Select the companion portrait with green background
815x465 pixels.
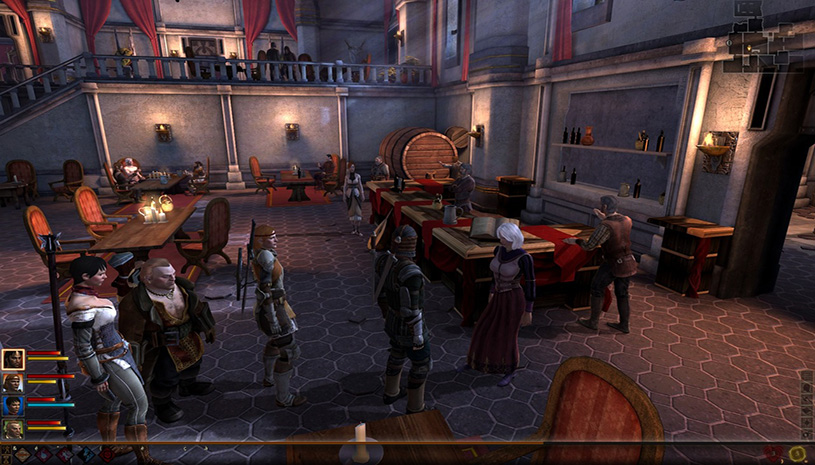click(x=13, y=429)
